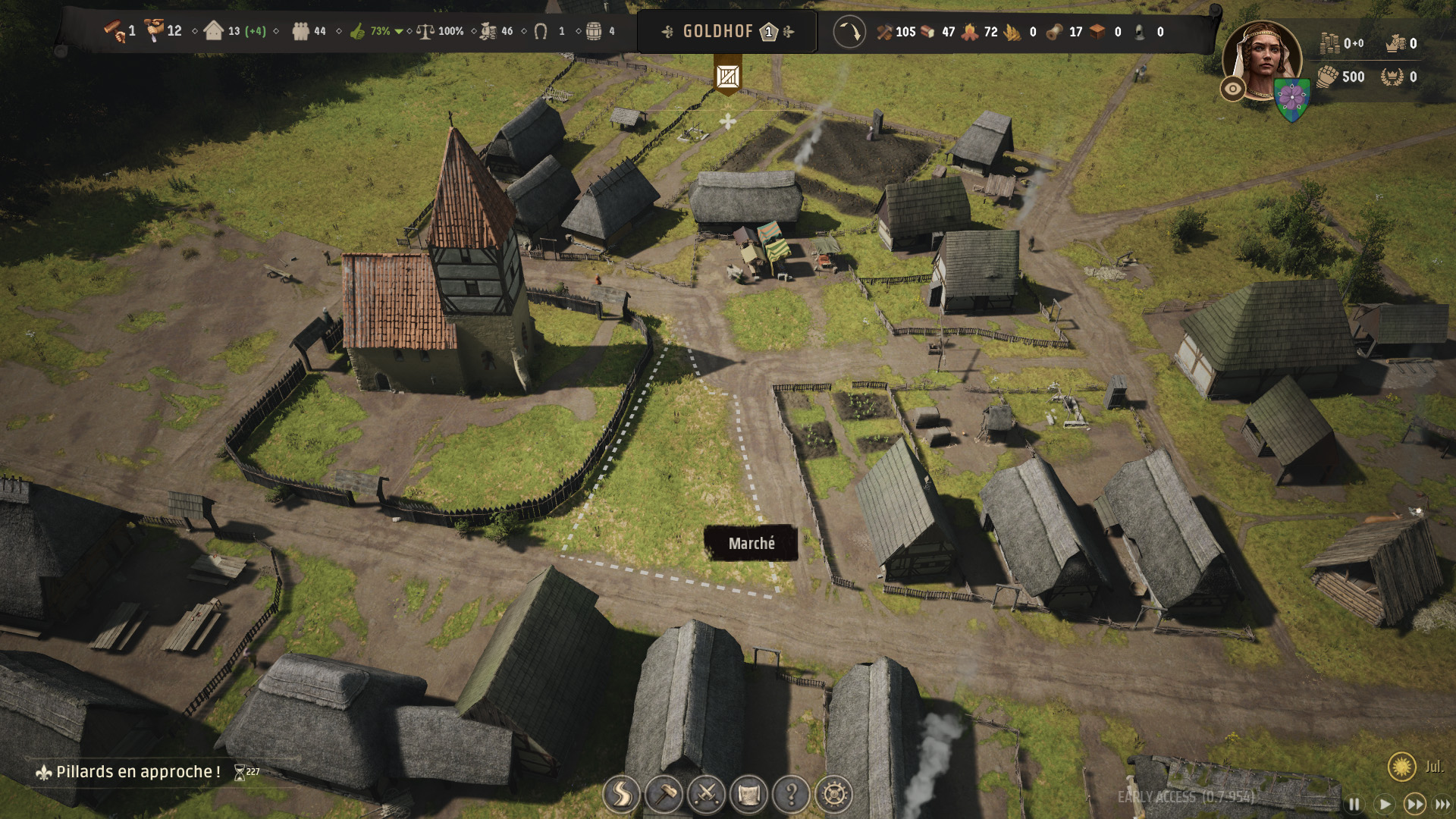Click the population icon in top bar

tap(301, 32)
